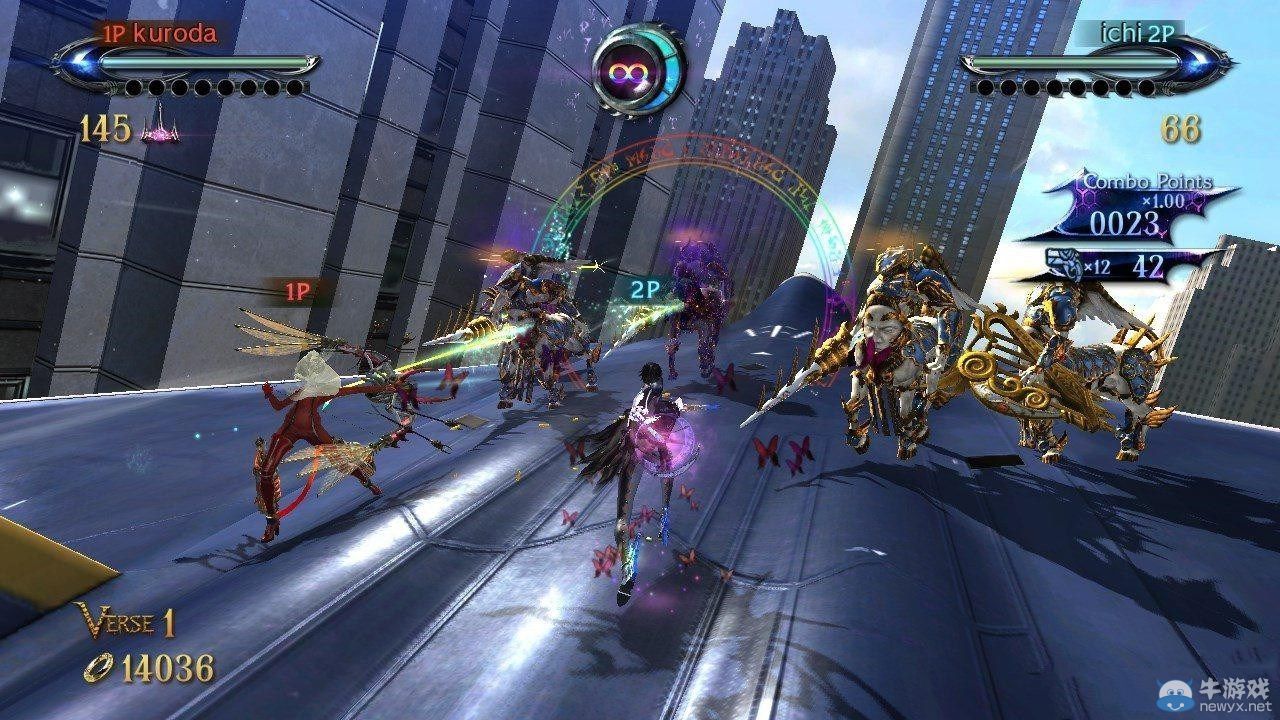Toggle the last magic orb under ichi's health bar

click(1146, 87)
